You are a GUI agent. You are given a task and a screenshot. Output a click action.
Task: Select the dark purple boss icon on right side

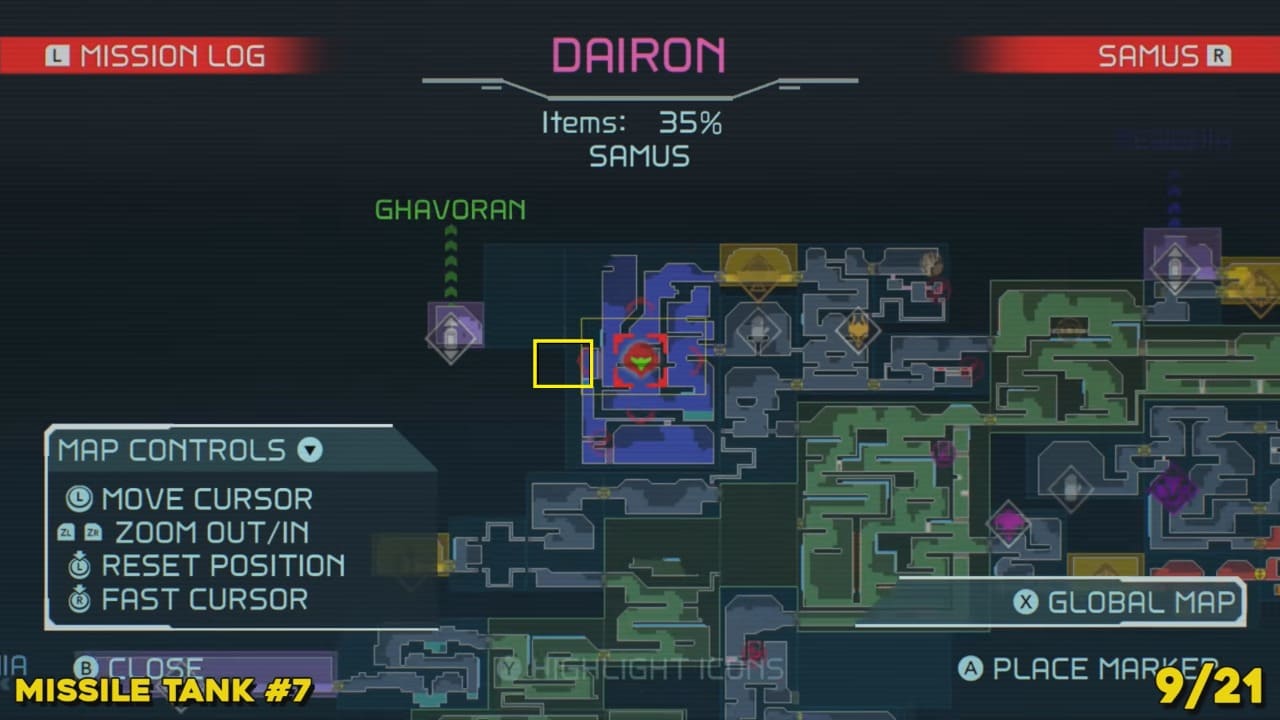coord(1174,489)
